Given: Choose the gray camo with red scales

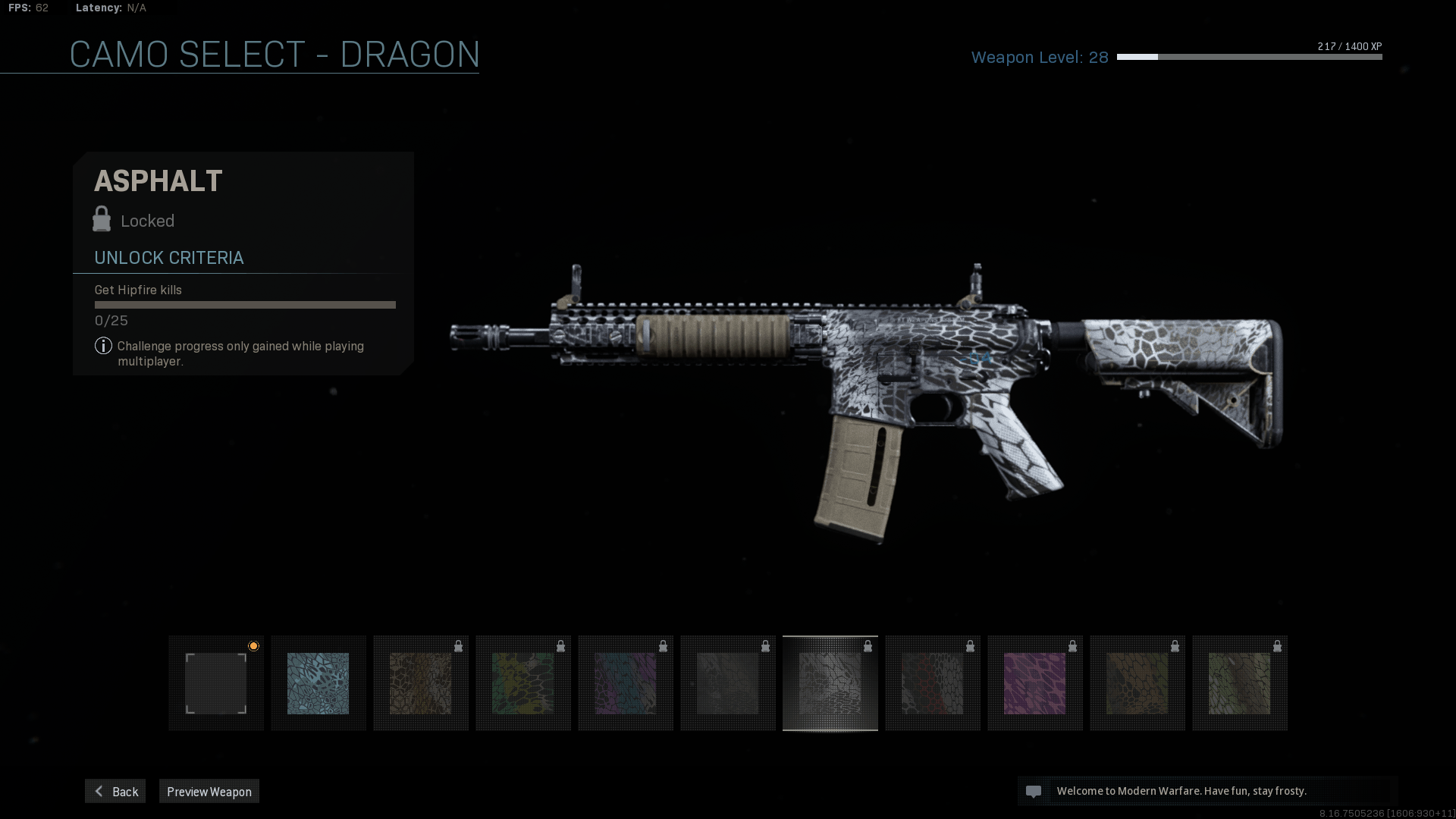Looking at the screenshot, I should tap(933, 683).
